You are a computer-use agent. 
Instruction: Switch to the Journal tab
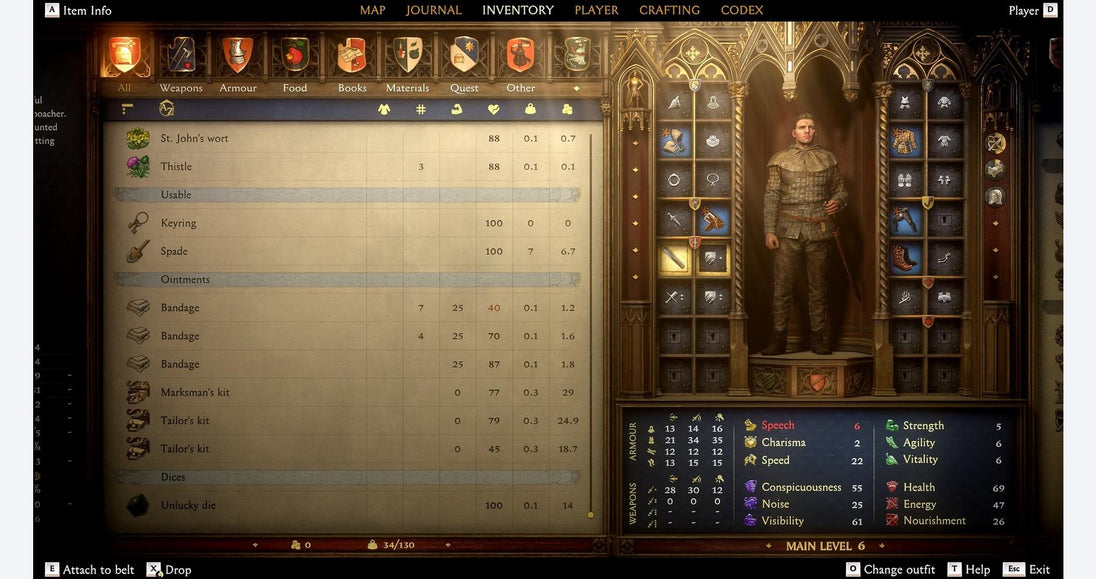click(433, 10)
